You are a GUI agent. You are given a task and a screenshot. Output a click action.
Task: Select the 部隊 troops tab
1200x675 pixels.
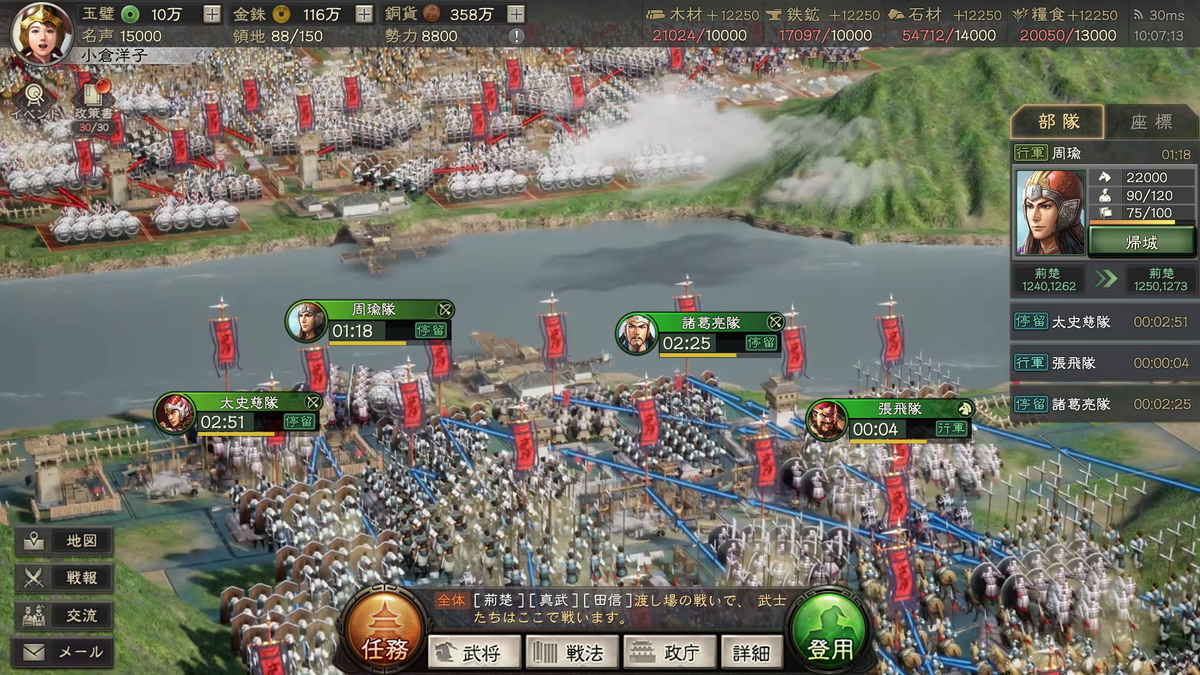[x=1058, y=121]
